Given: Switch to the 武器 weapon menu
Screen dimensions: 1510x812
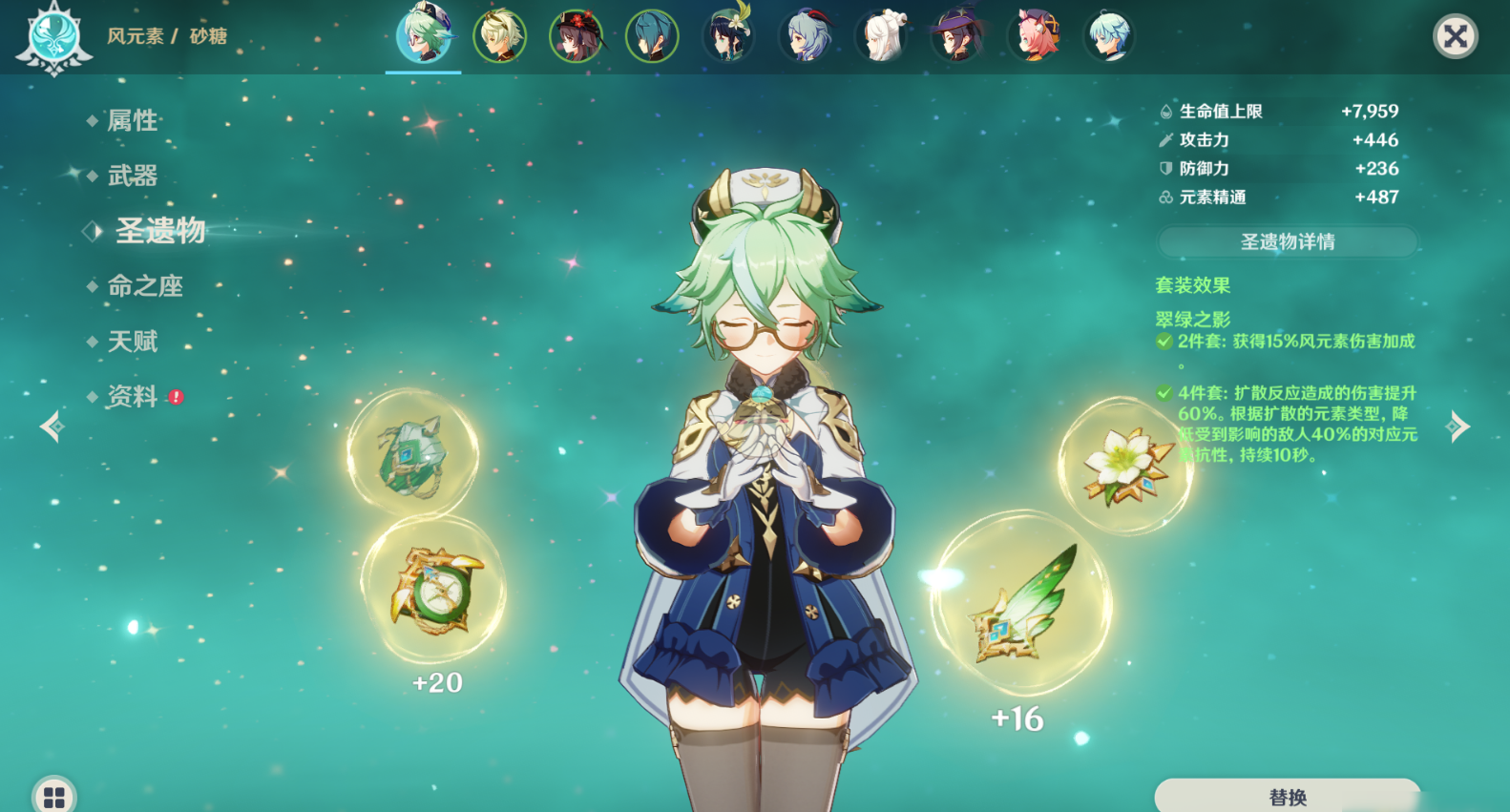Looking at the screenshot, I should pyautogui.click(x=132, y=176).
